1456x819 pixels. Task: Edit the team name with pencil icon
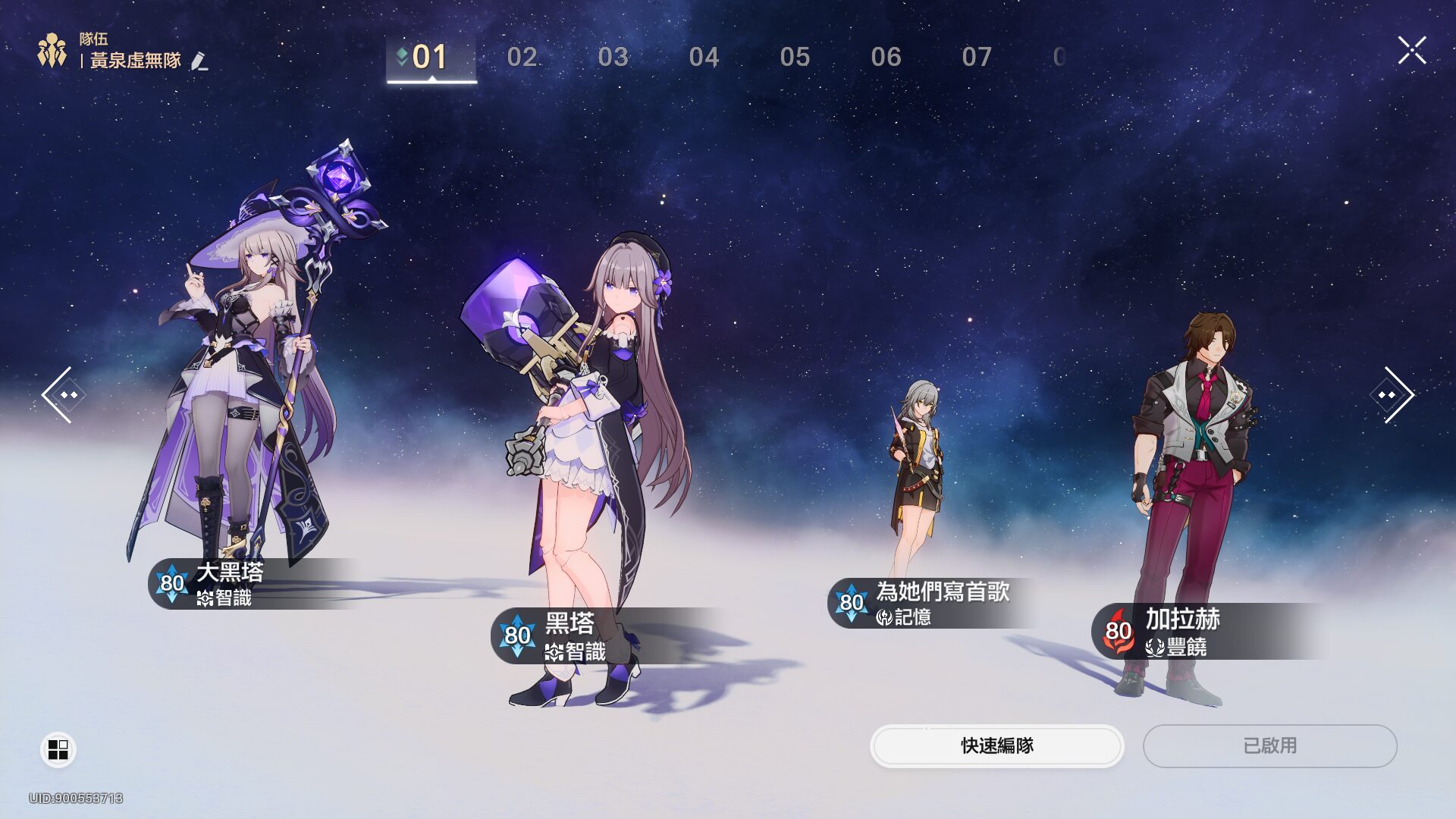[199, 61]
